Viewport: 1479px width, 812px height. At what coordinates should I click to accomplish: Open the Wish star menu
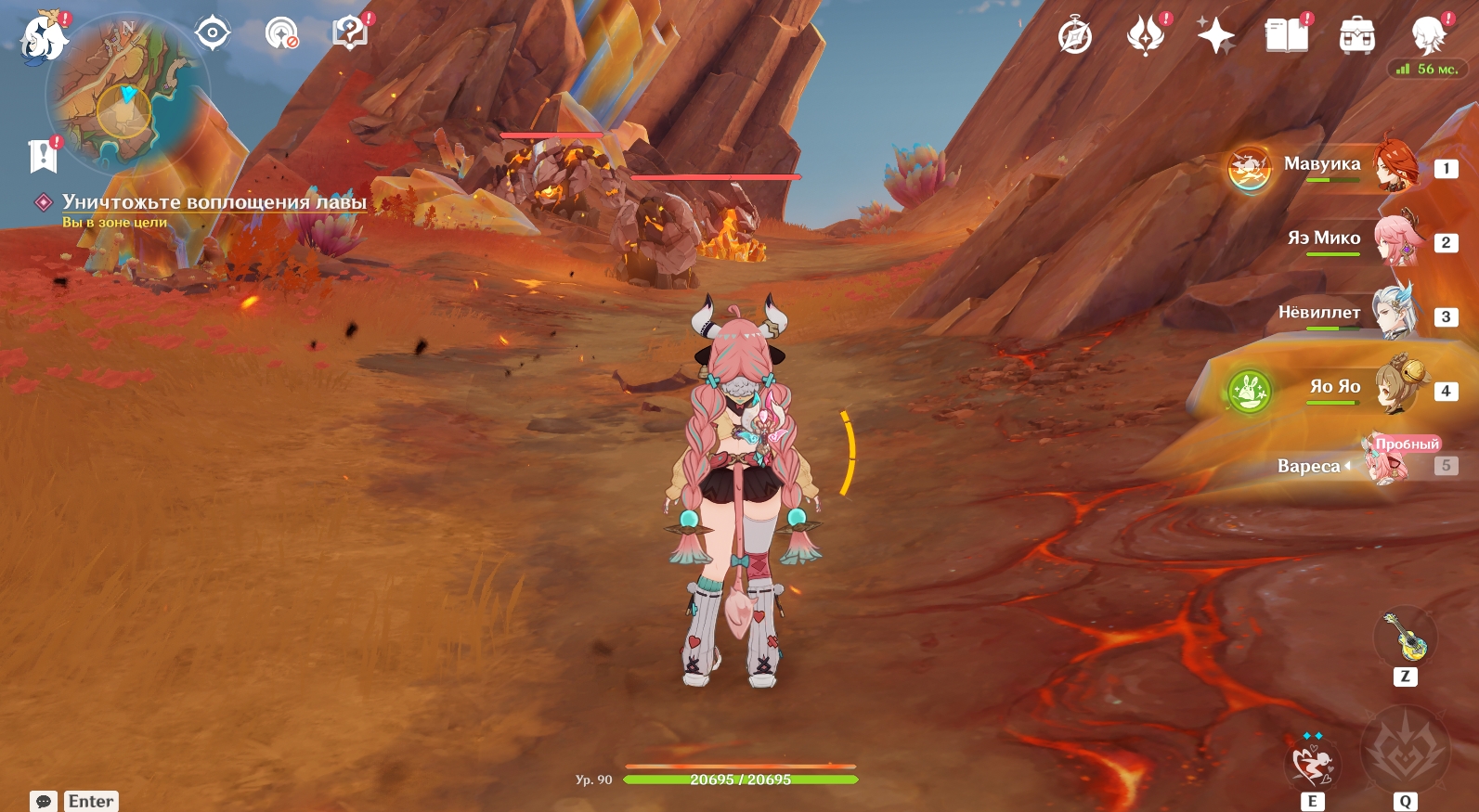pyautogui.click(x=1215, y=37)
